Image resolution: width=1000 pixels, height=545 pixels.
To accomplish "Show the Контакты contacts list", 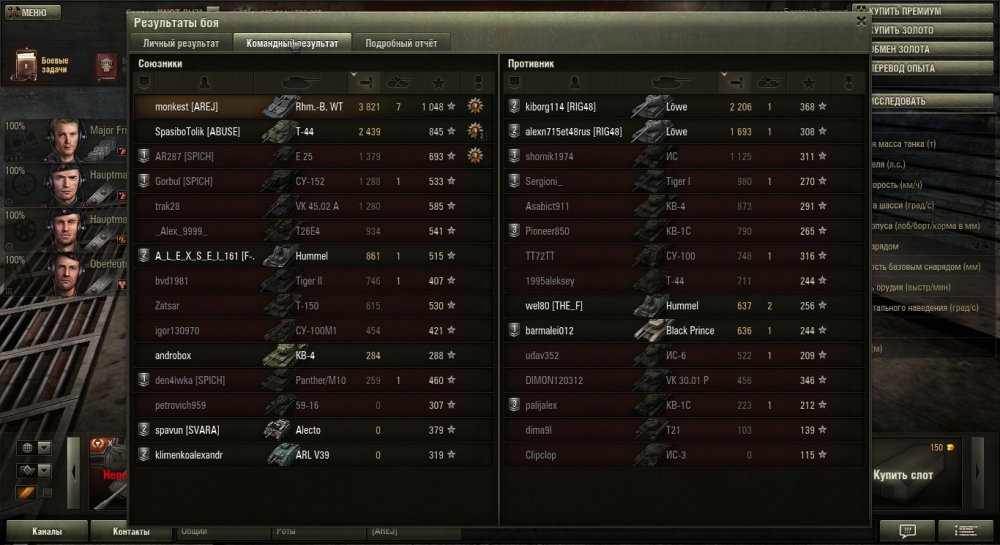I will click(x=131, y=531).
